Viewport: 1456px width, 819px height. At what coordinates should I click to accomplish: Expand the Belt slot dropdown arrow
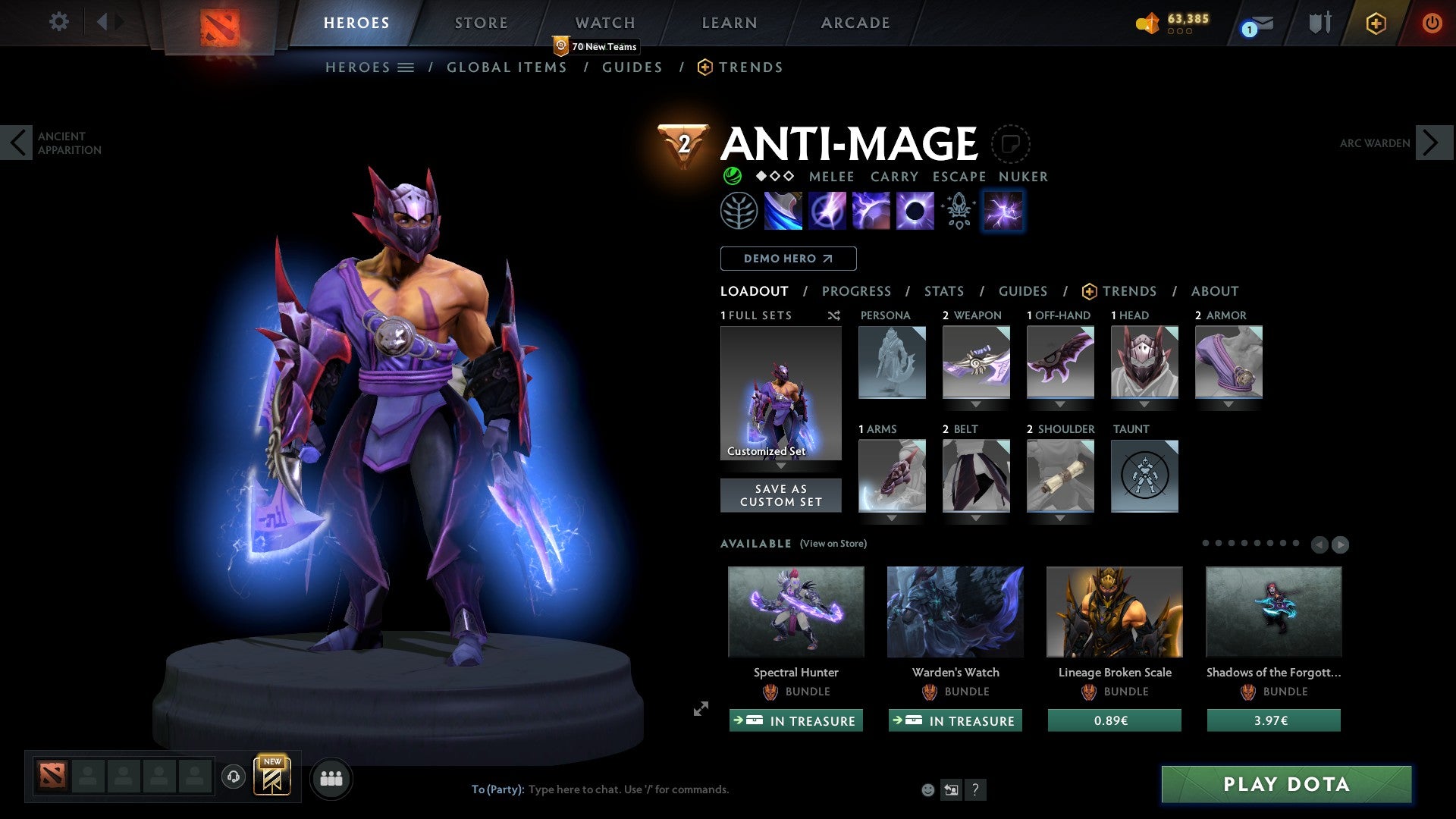pyautogui.click(x=976, y=518)
